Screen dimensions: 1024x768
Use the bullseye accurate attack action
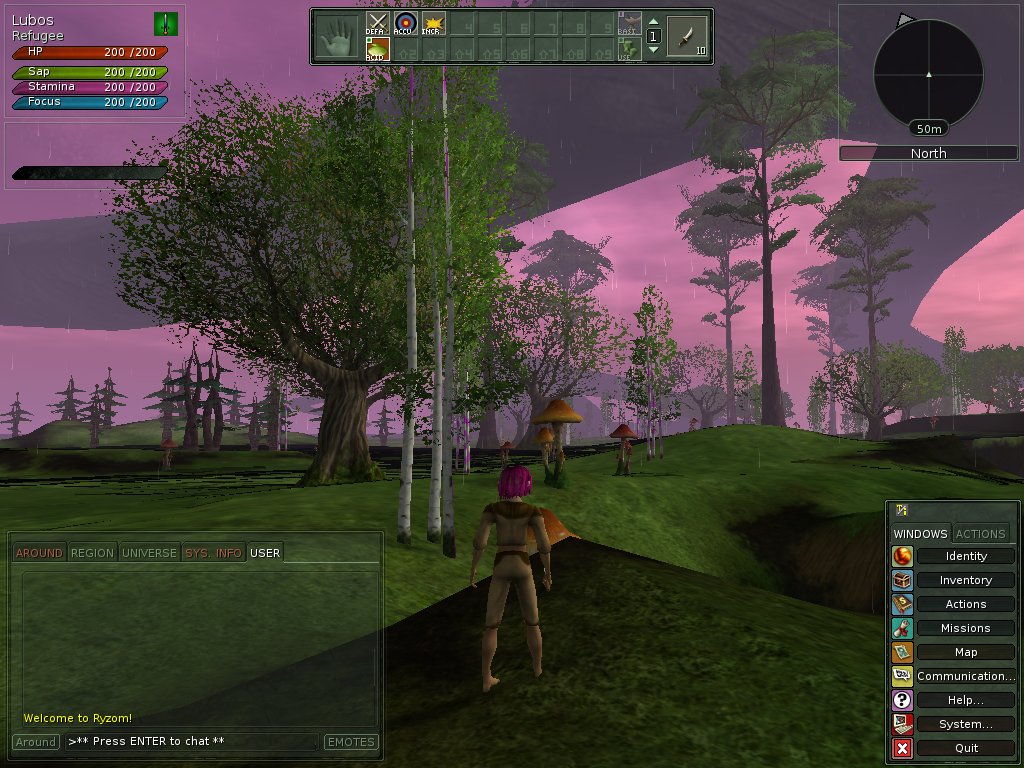(404, 24)
